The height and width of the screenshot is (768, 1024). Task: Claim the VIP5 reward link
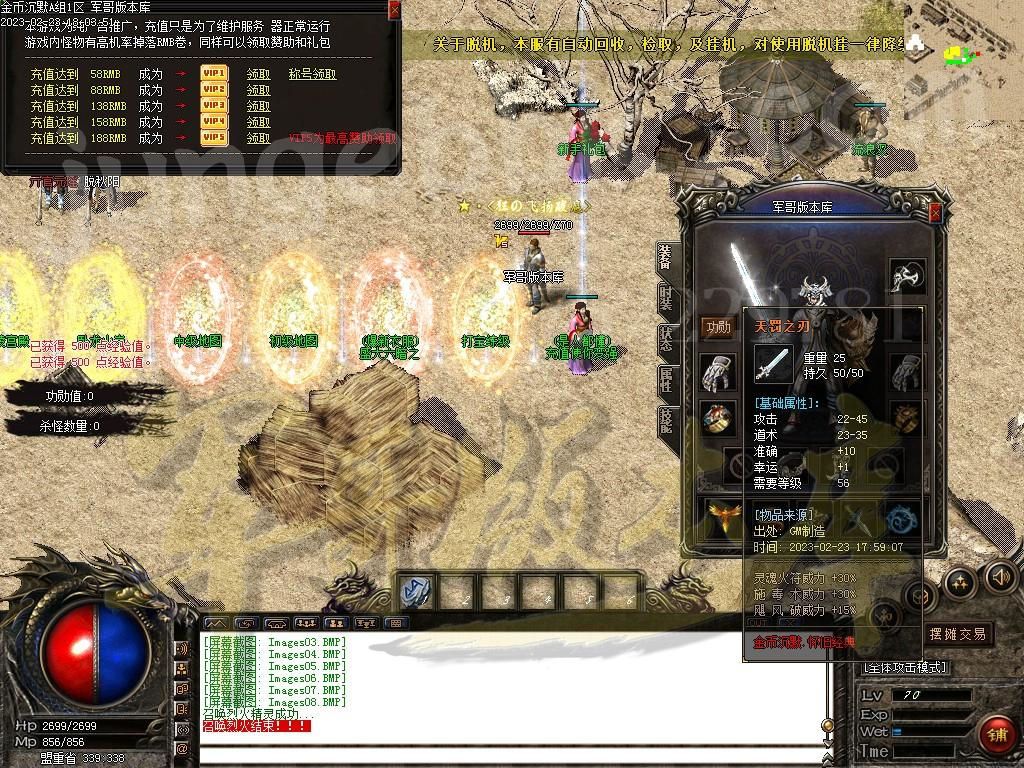coord(258,138)
